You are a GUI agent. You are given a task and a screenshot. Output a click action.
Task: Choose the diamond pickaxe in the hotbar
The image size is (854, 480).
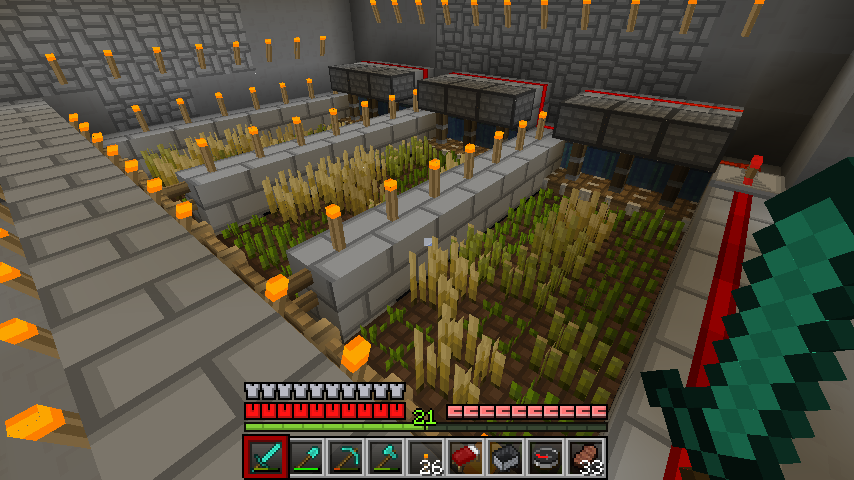(345, 457)
